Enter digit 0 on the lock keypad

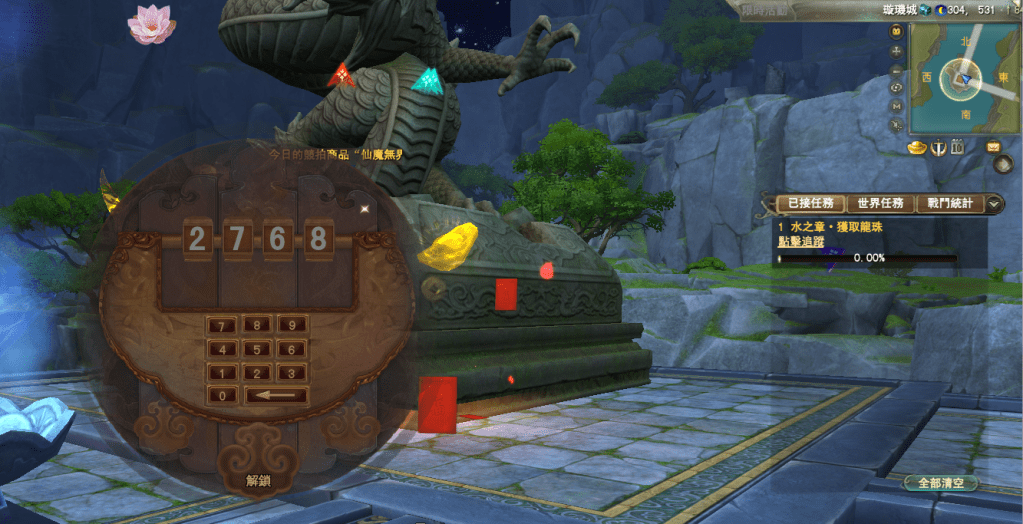221,395
